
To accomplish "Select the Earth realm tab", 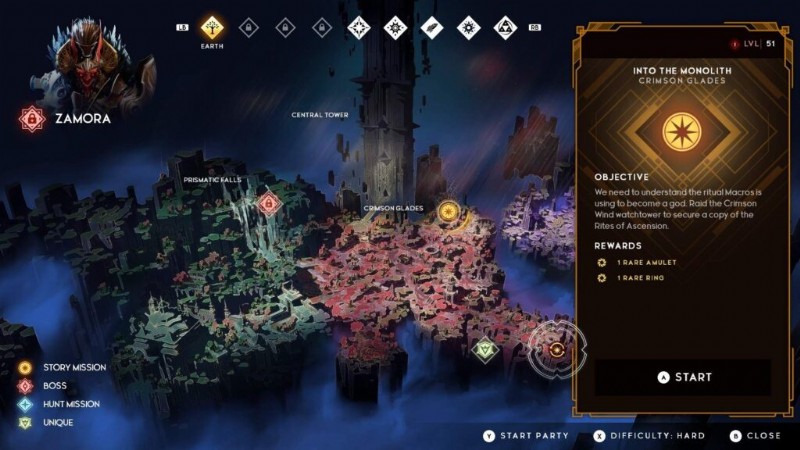I will pyautogui.click(x=211, y=27).
